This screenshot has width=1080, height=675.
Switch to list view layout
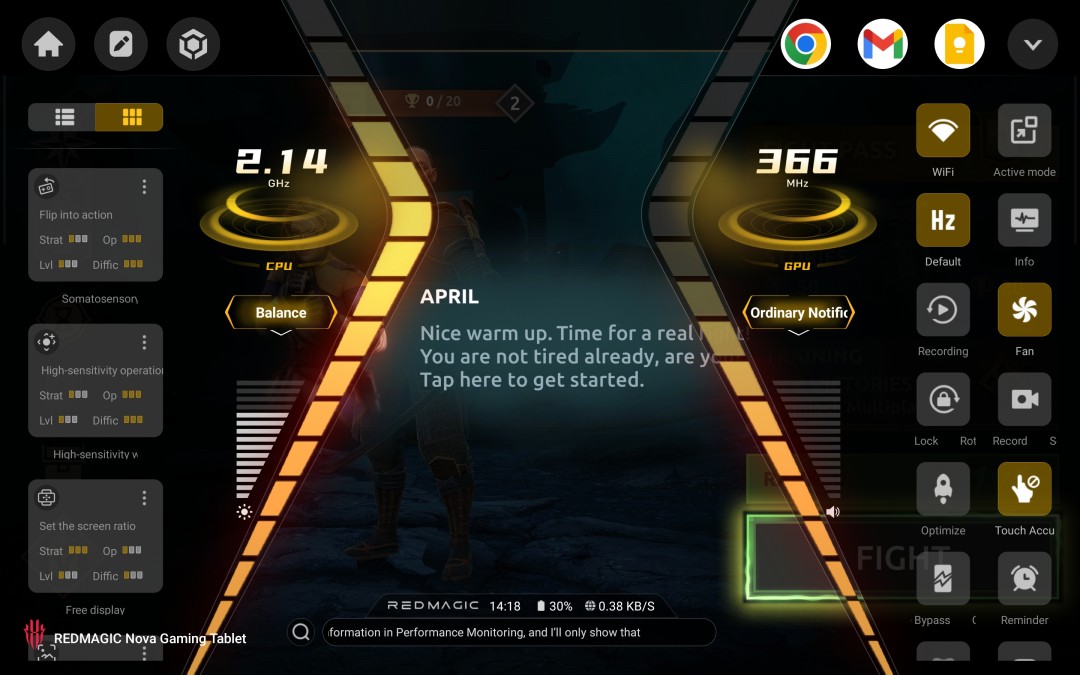64,117
